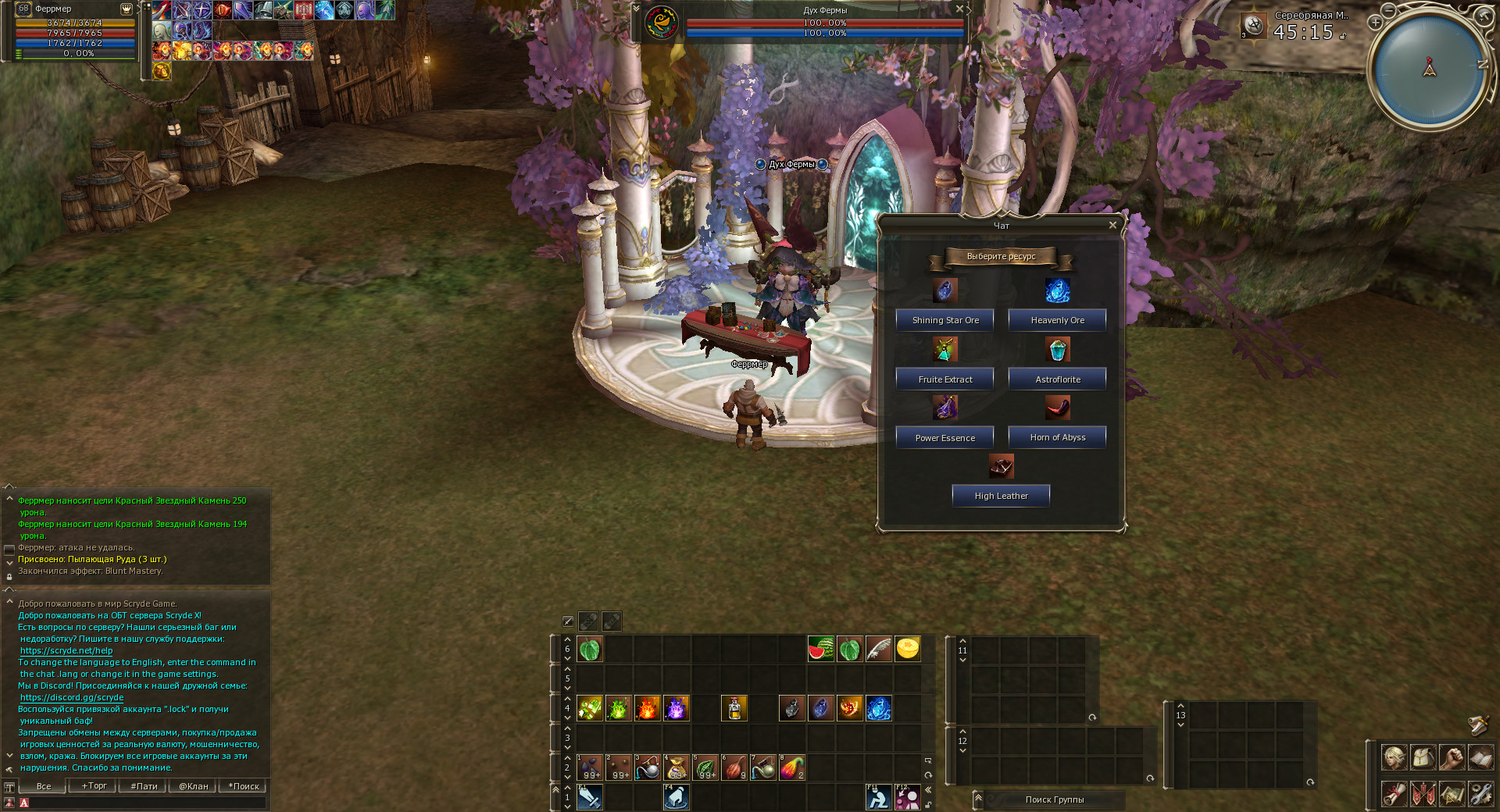The image size is (1500, 812).
Task: Show the Все chat tab
Action: (x=44, y=786)
